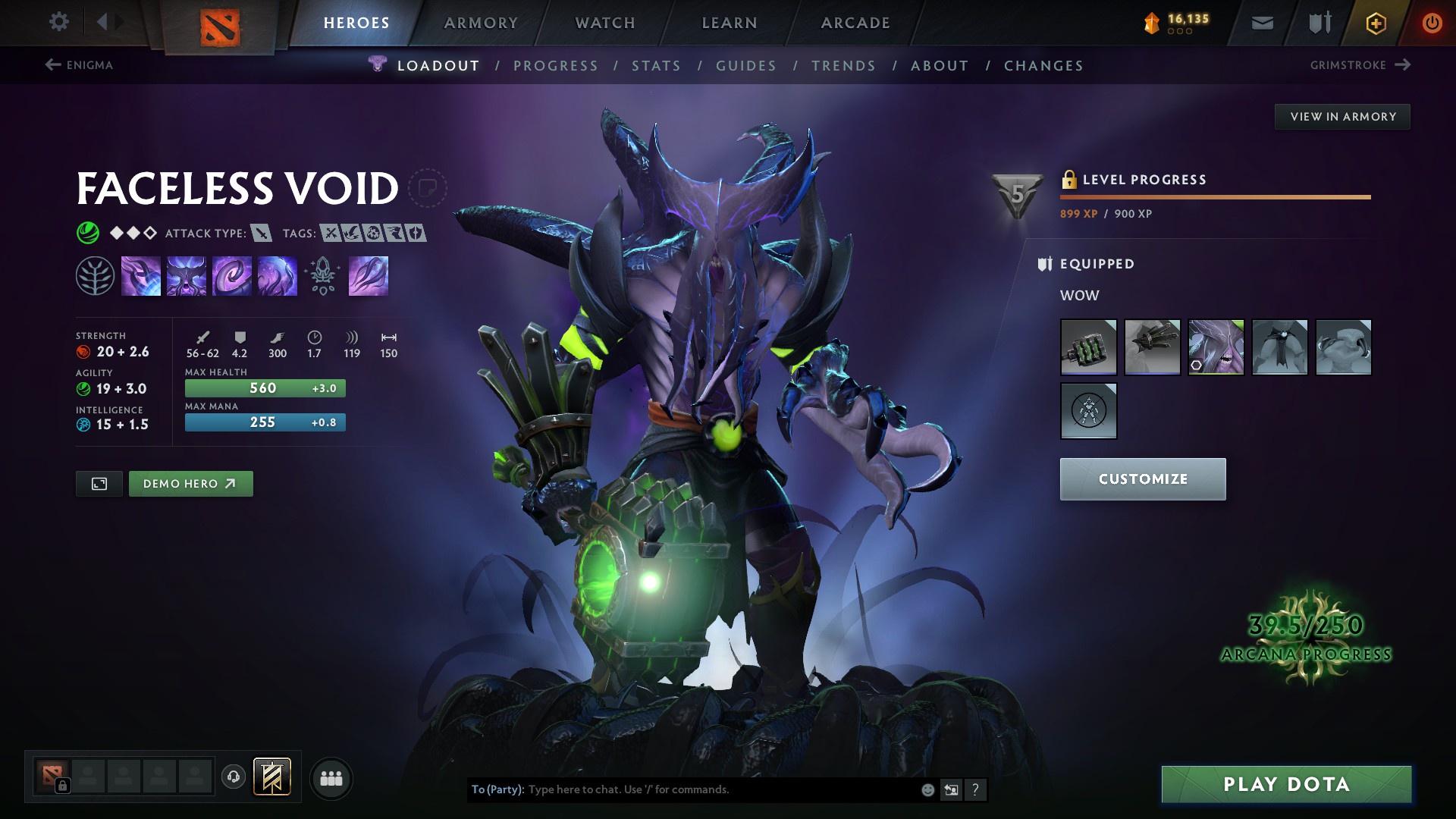
Task: Open the emoticon picker in the chat bar
Action: (927, 789)
